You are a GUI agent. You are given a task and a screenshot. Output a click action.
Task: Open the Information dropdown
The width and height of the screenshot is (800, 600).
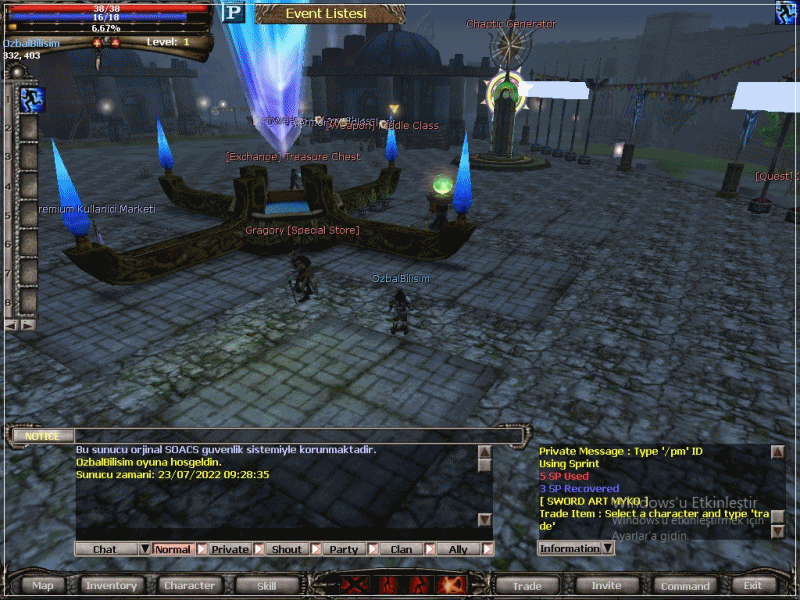(606, 548)
